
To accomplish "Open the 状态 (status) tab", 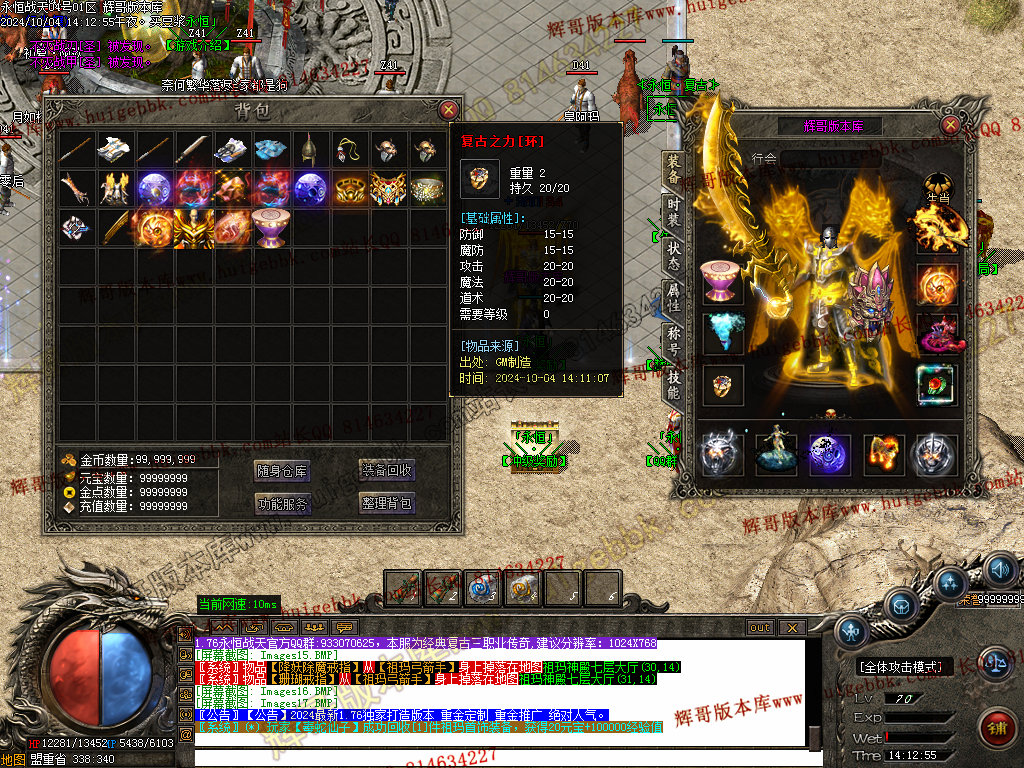I will [674, 255].
